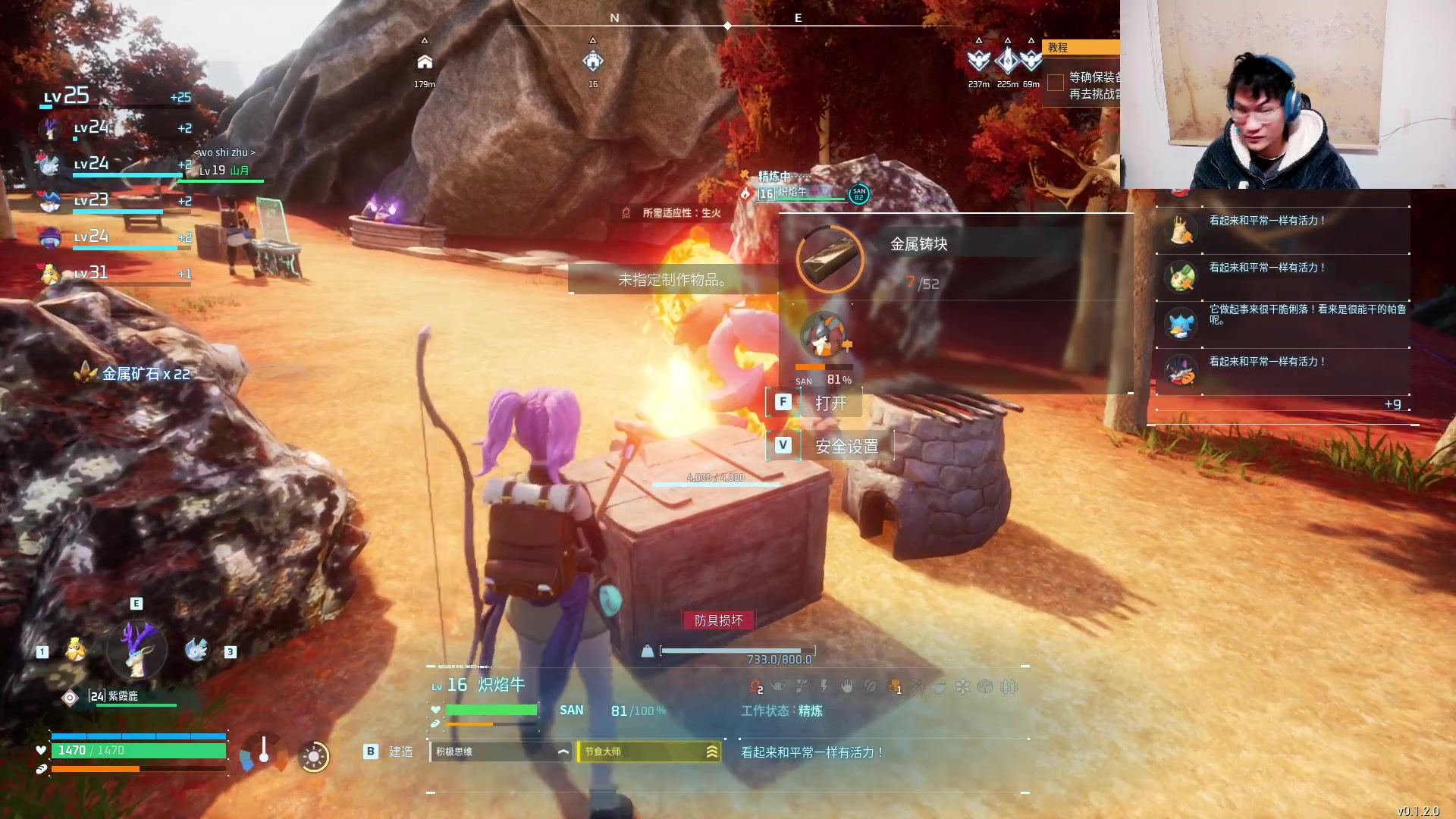This screenshot has height=819, width=1456.
Task: Select the home base compass marker
Action: 425,62
